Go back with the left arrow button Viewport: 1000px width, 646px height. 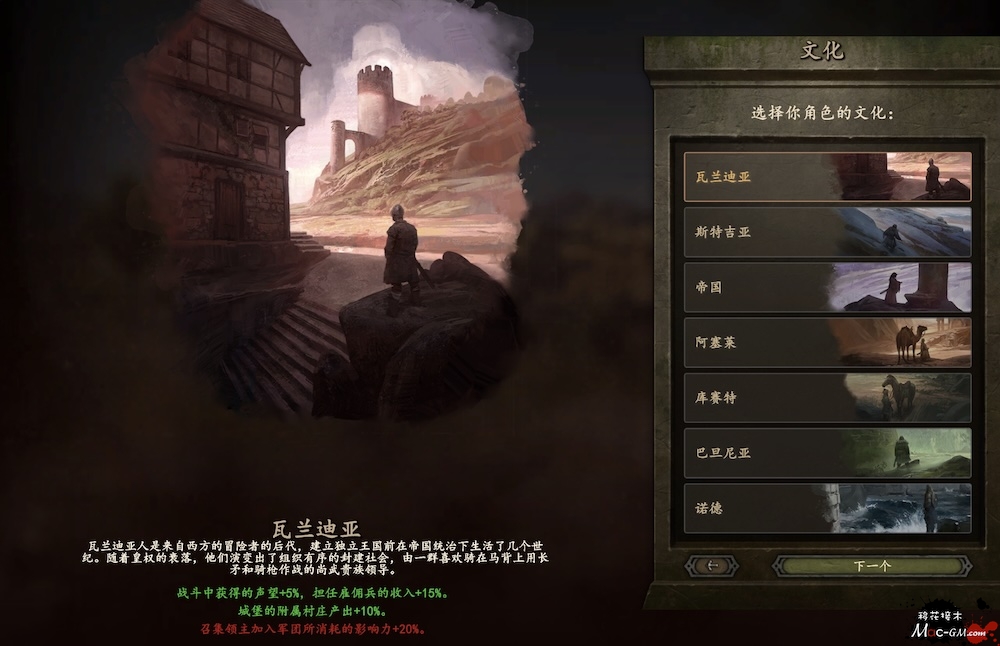pyautogui.click(x=712, y=566)
